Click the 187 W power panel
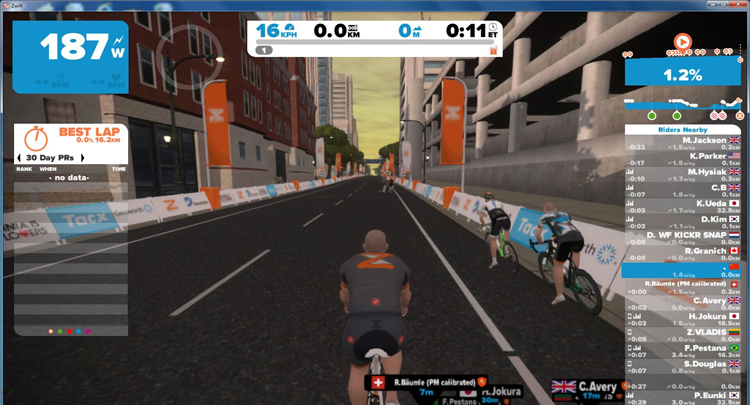 (x=70, y=48)
